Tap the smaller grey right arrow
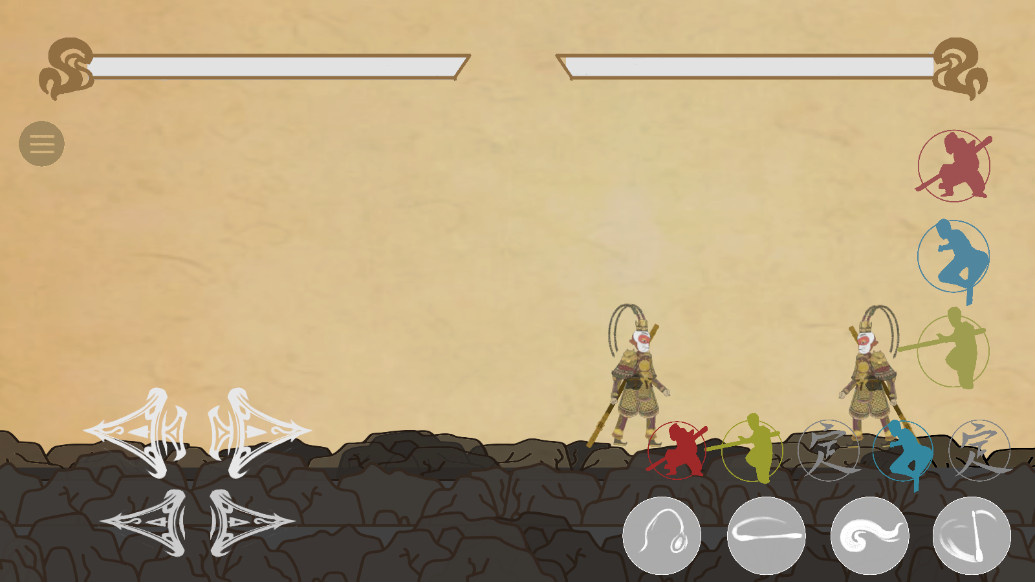The image size is (1035, 582). tap(252, 522)
